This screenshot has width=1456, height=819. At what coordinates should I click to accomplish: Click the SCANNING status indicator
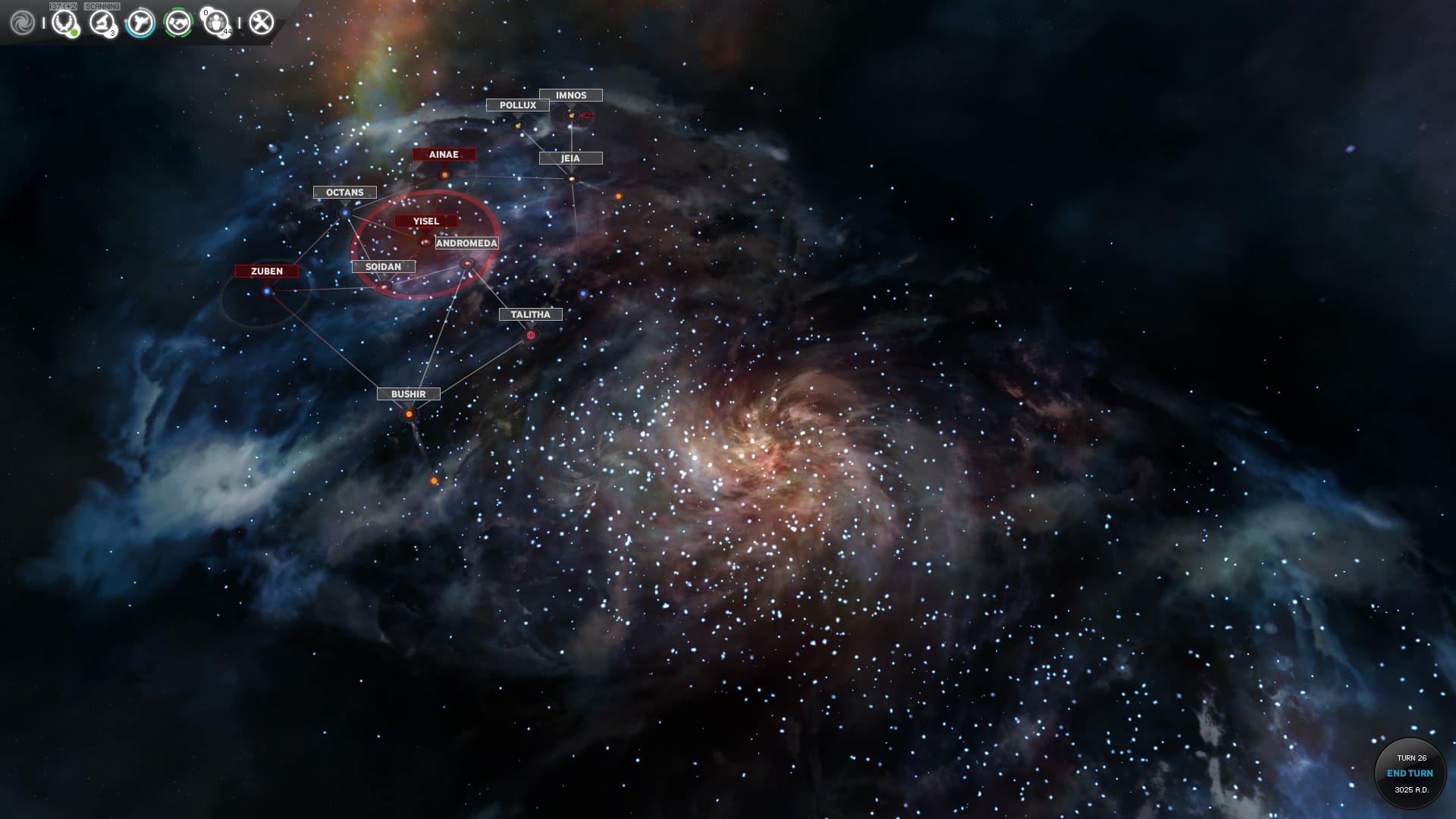[x=102, y=5]
